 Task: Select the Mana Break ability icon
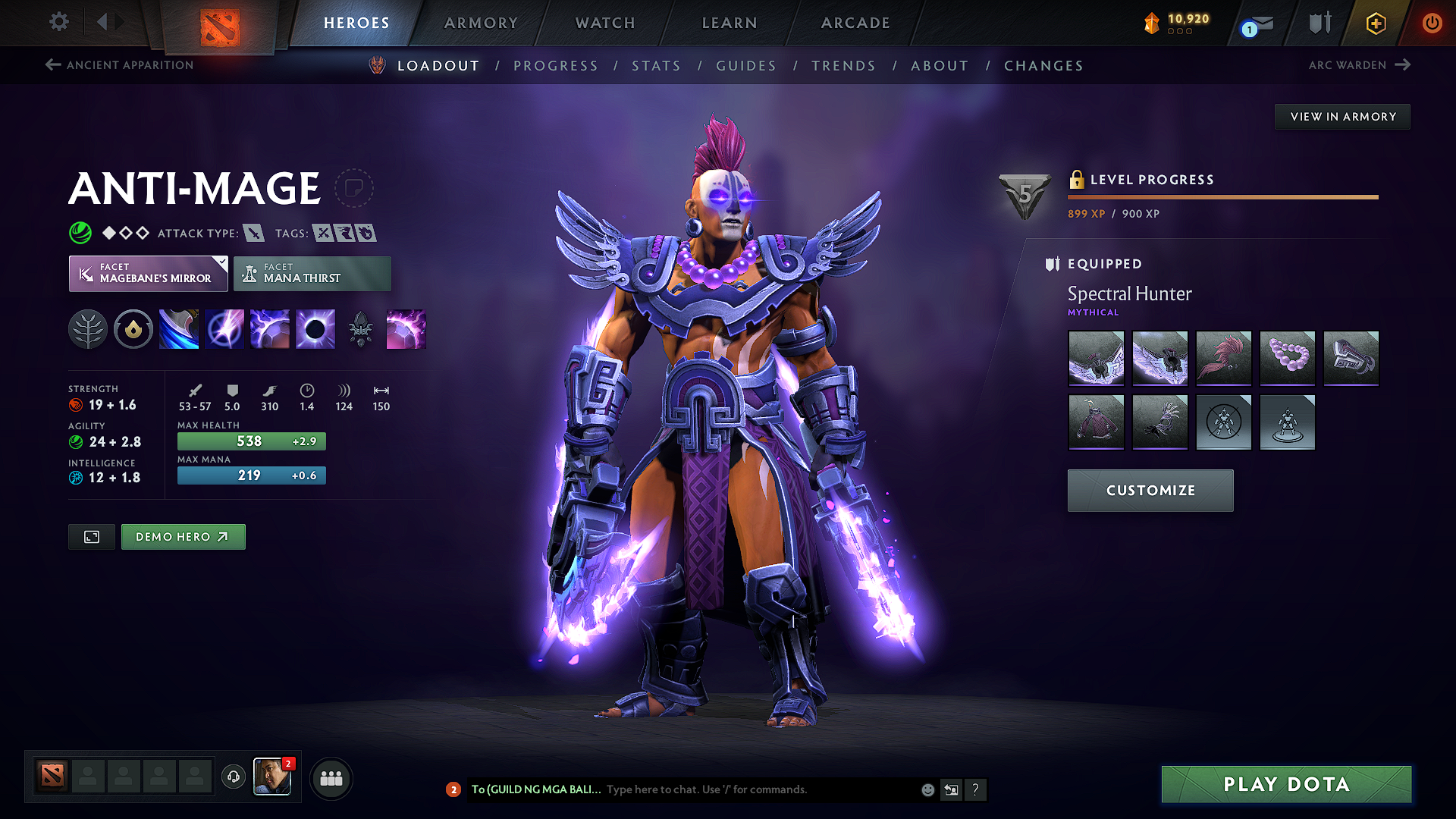(179, 328)
